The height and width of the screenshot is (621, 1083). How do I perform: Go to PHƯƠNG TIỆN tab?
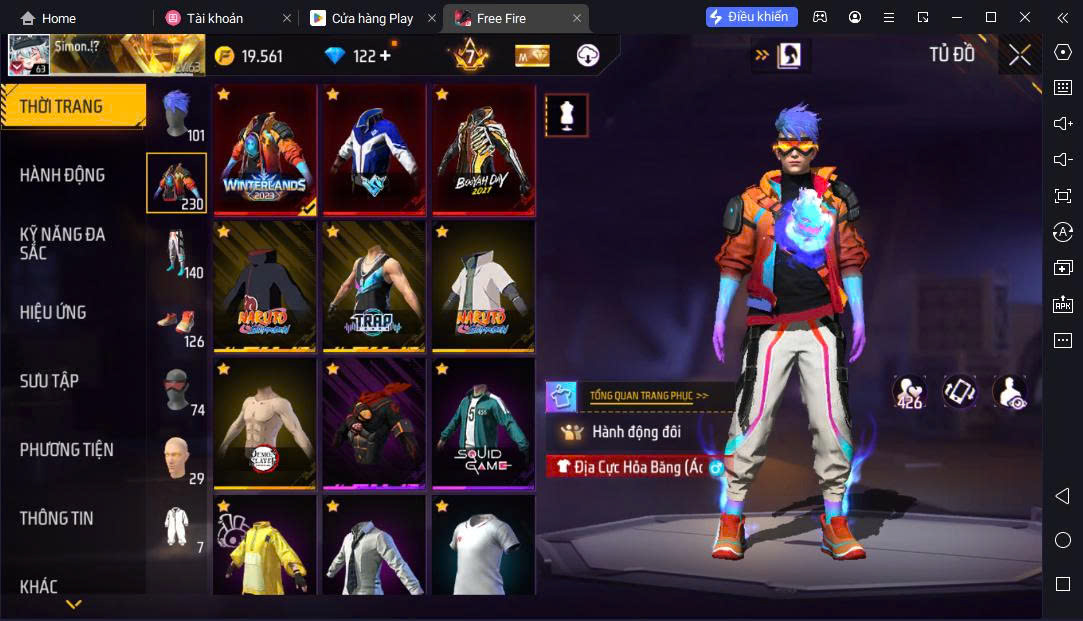(66, 450)
